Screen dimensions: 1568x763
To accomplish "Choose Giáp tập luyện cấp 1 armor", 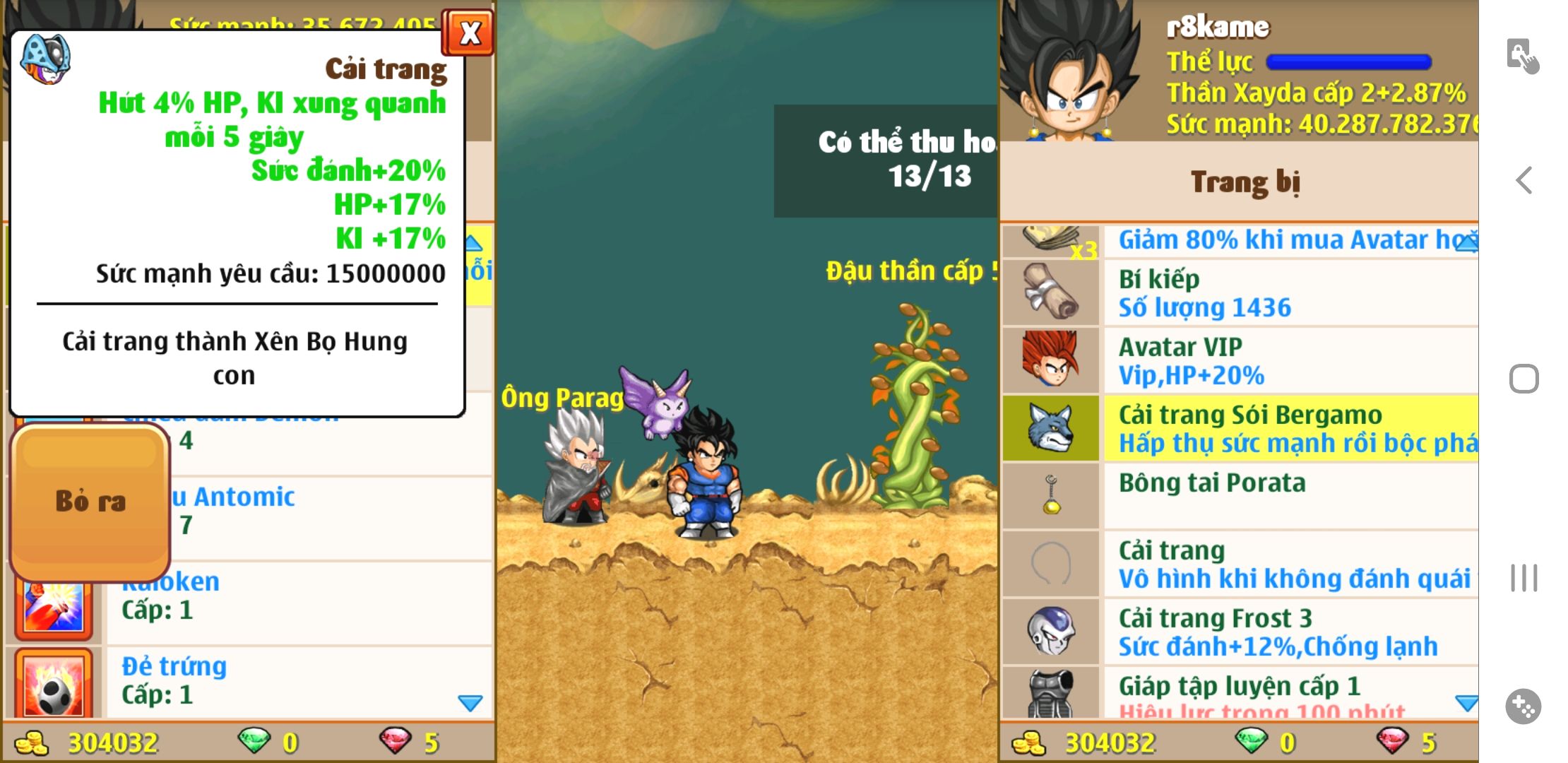I will [x=1239, y=694].
